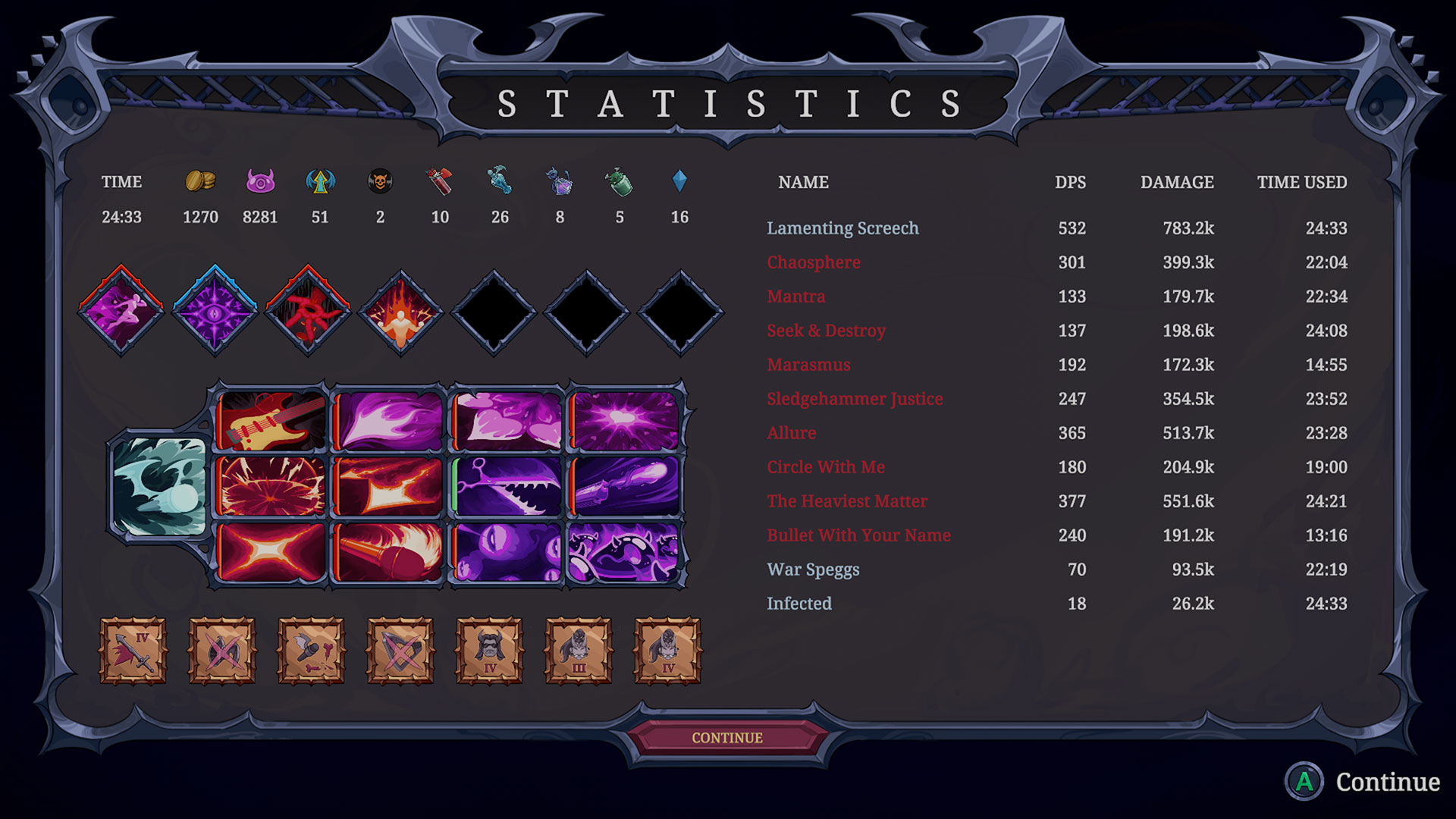Select the Infected row
The width and height of the screenshot is (1456, 819).
799,604
